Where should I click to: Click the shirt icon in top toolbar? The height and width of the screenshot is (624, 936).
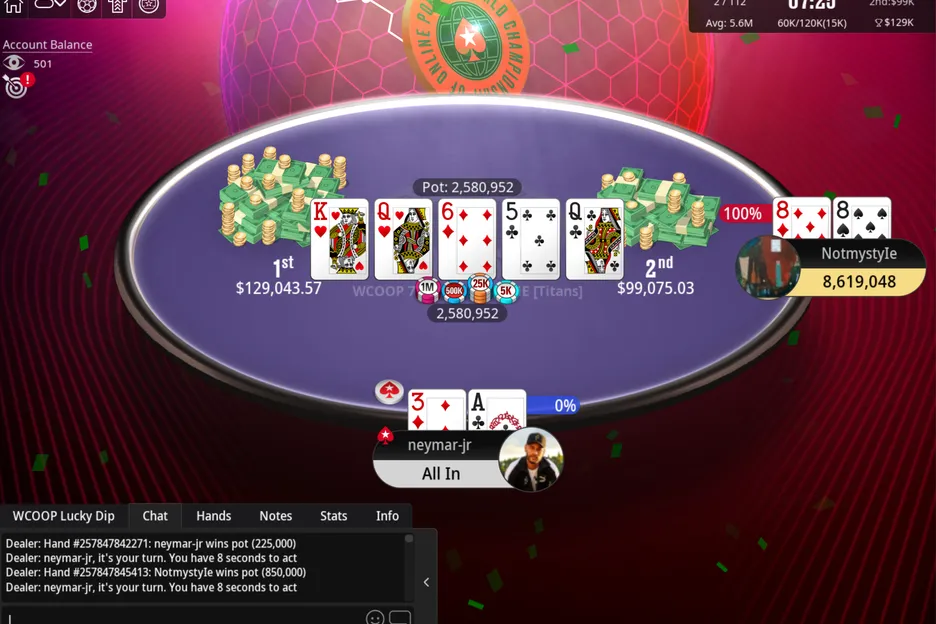(117, 5)
